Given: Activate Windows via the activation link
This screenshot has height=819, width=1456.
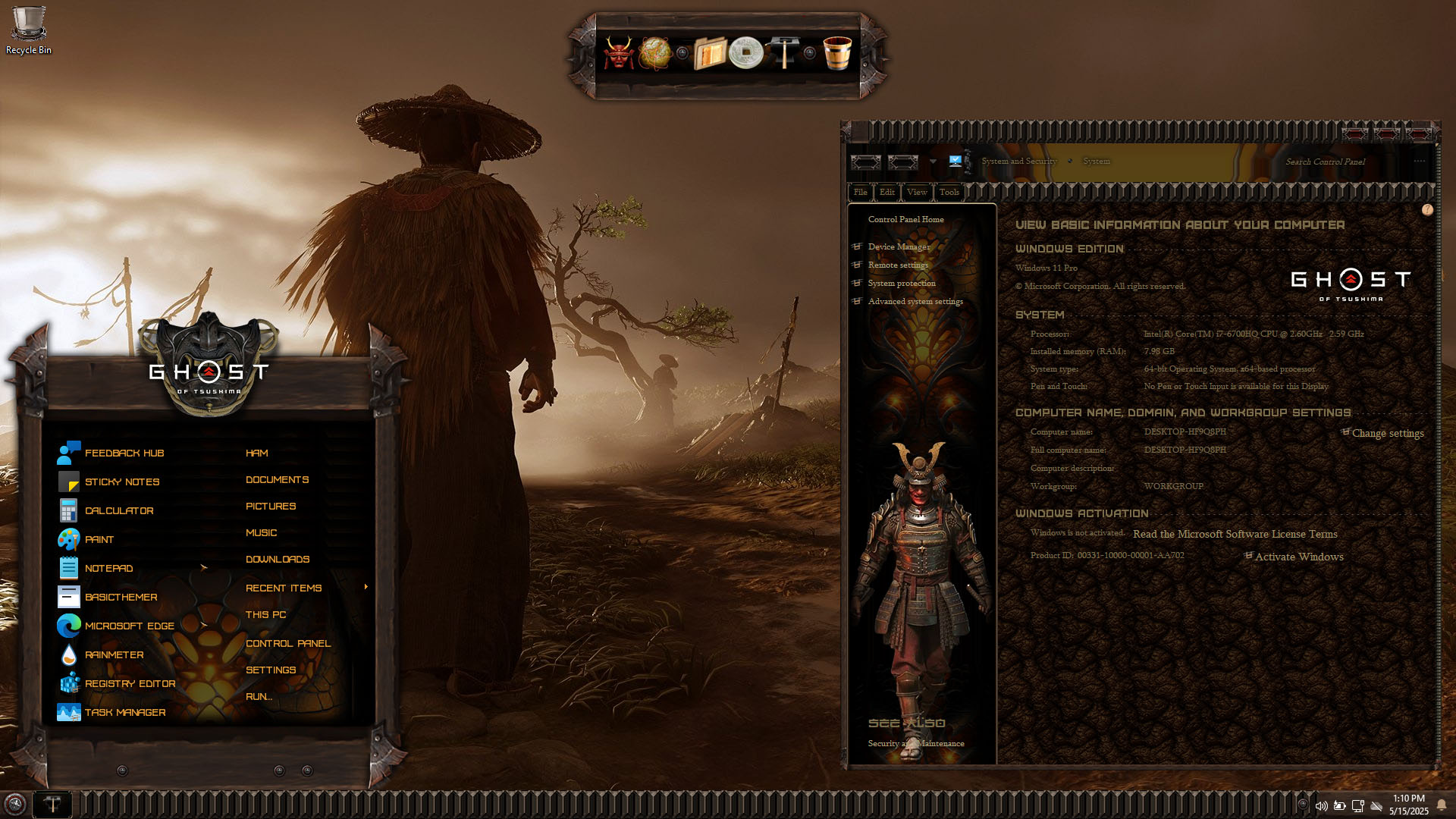Looking at the screenshot, I should [x=1298, y=557].
